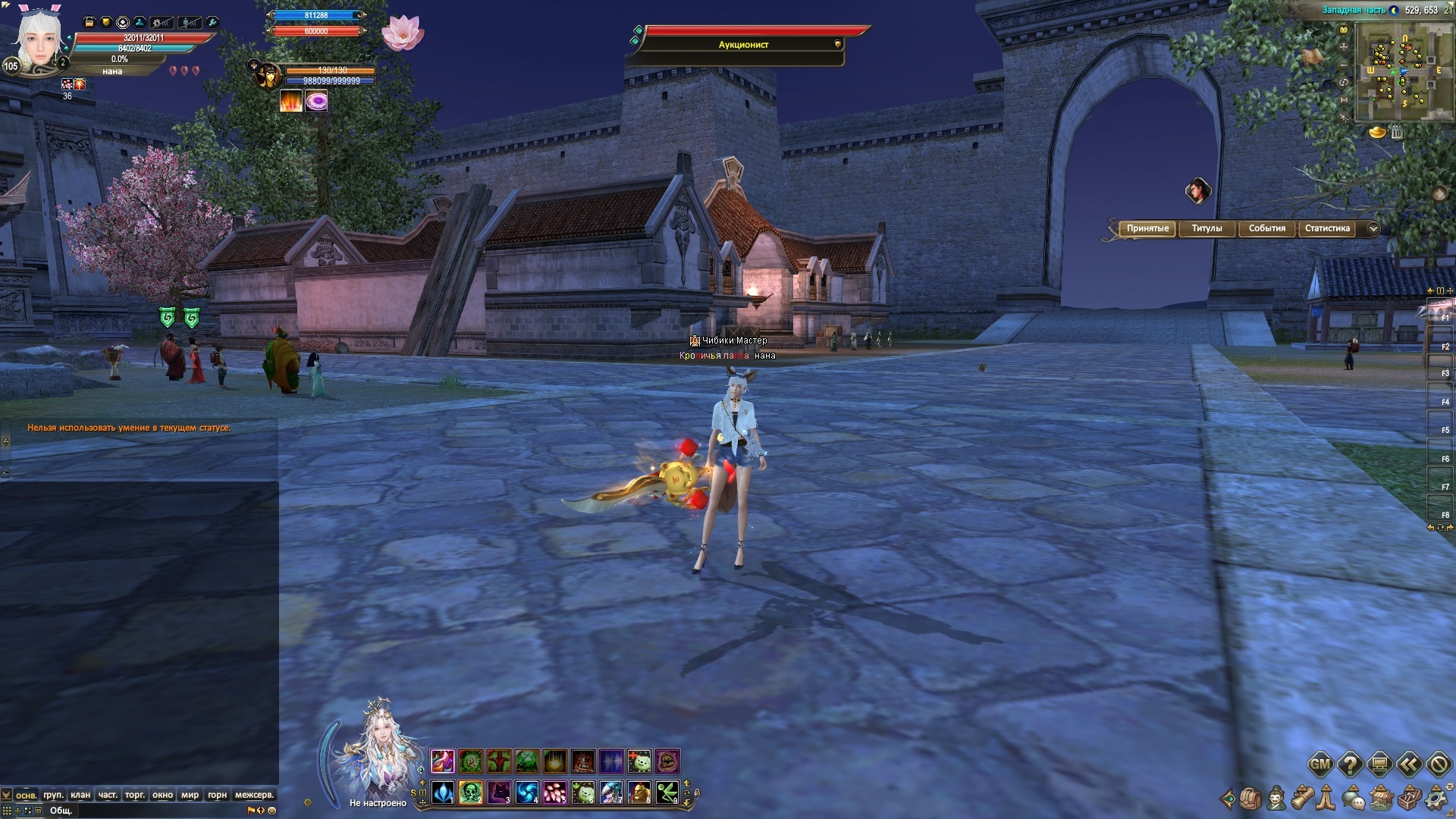Open the Принятые quest tab
The height and width of the screenshot is (819, 1456).
tap(1147, 228)
